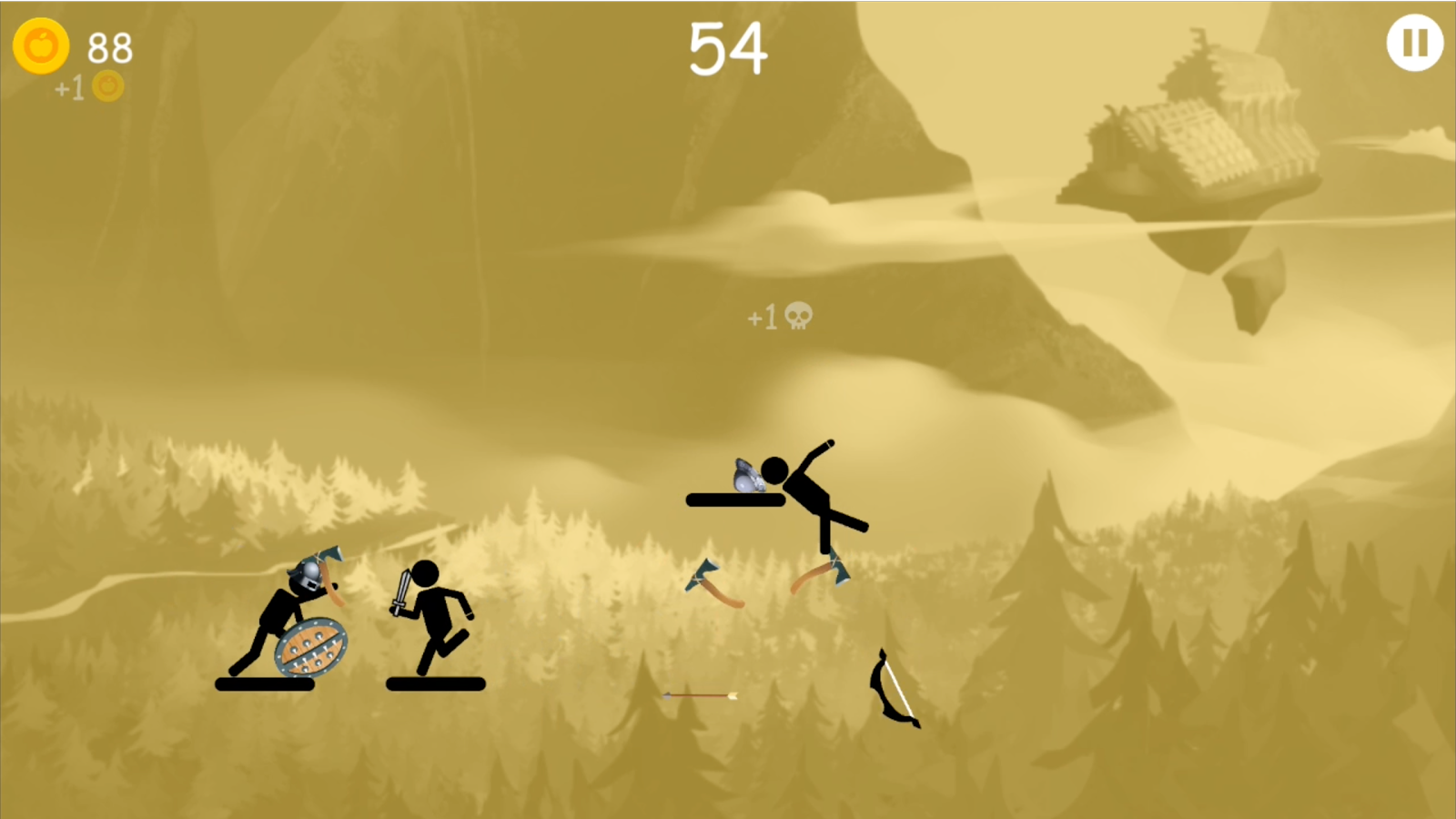This screenshot has width=1456, height=819.
Task: Click the score number 54
Action: coord(726,47)
